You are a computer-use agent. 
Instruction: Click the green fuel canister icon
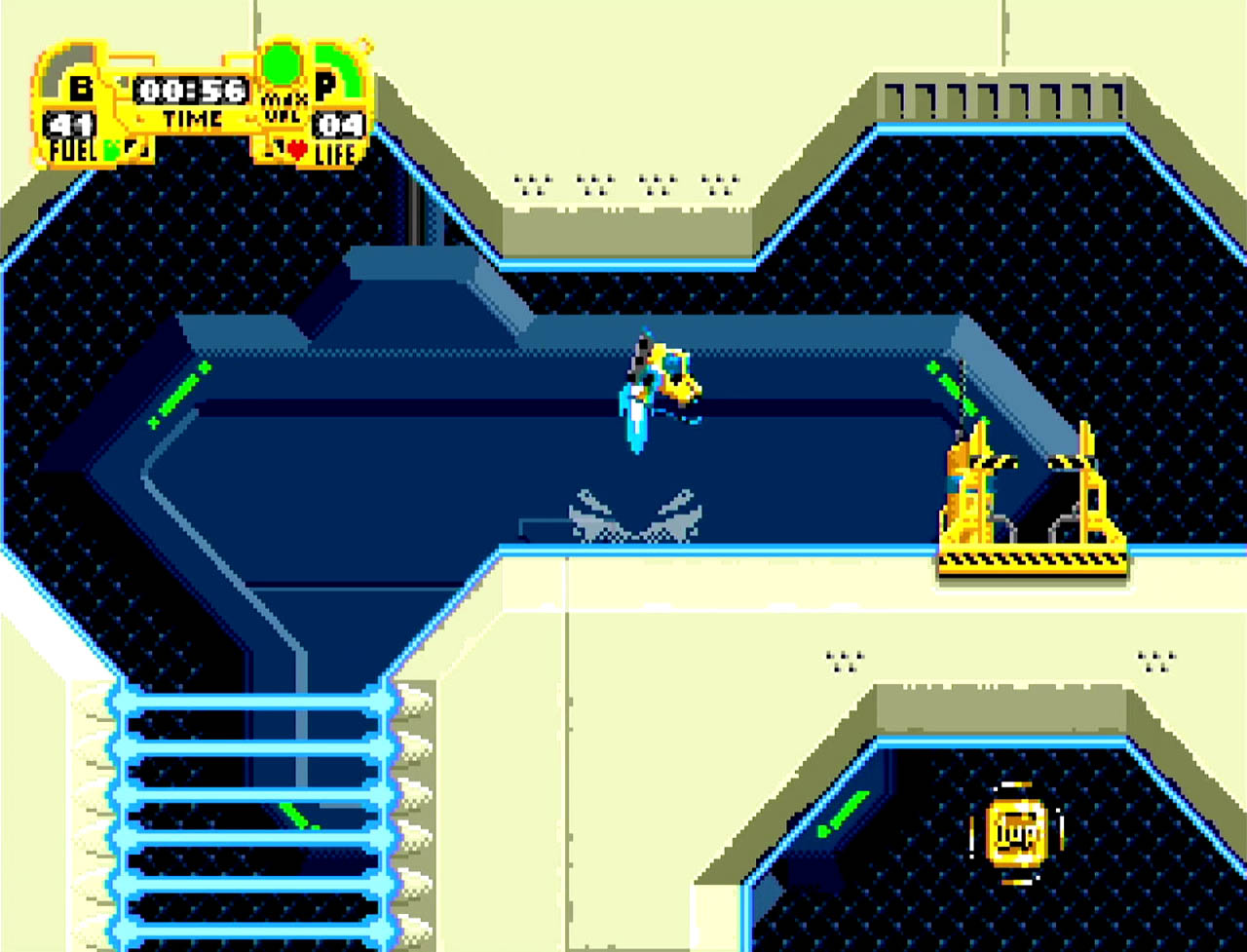tap(112, 150)
